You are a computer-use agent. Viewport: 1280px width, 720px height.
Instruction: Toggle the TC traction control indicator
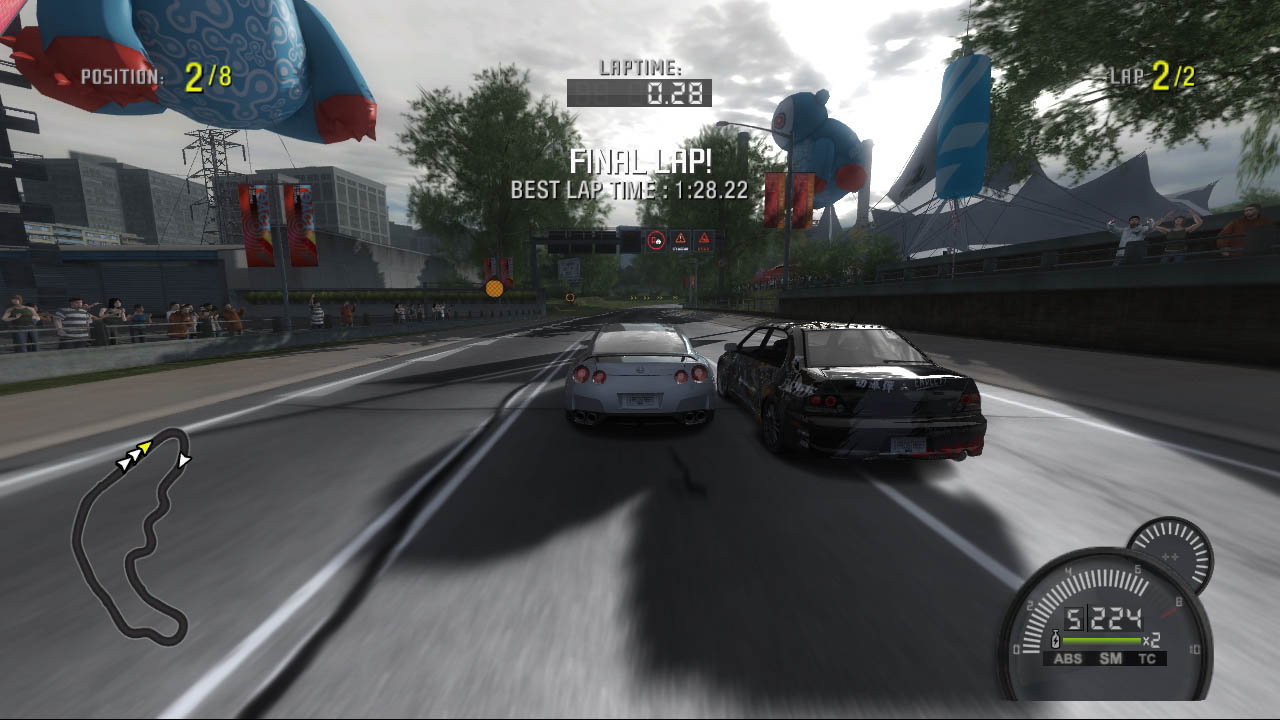pyautogui.click(x=1147, y=658)
